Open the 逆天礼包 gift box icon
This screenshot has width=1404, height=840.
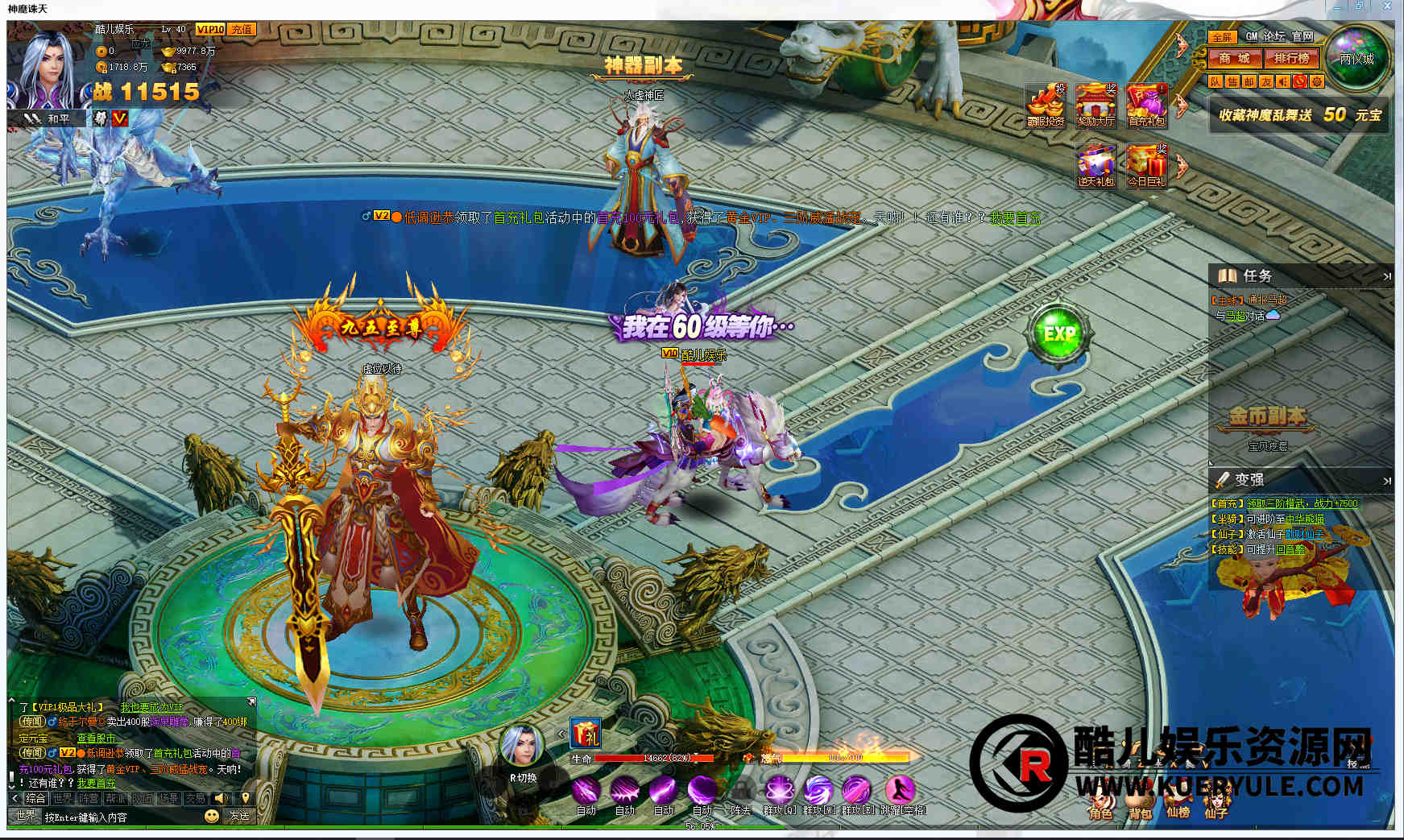pos(1096,165)
